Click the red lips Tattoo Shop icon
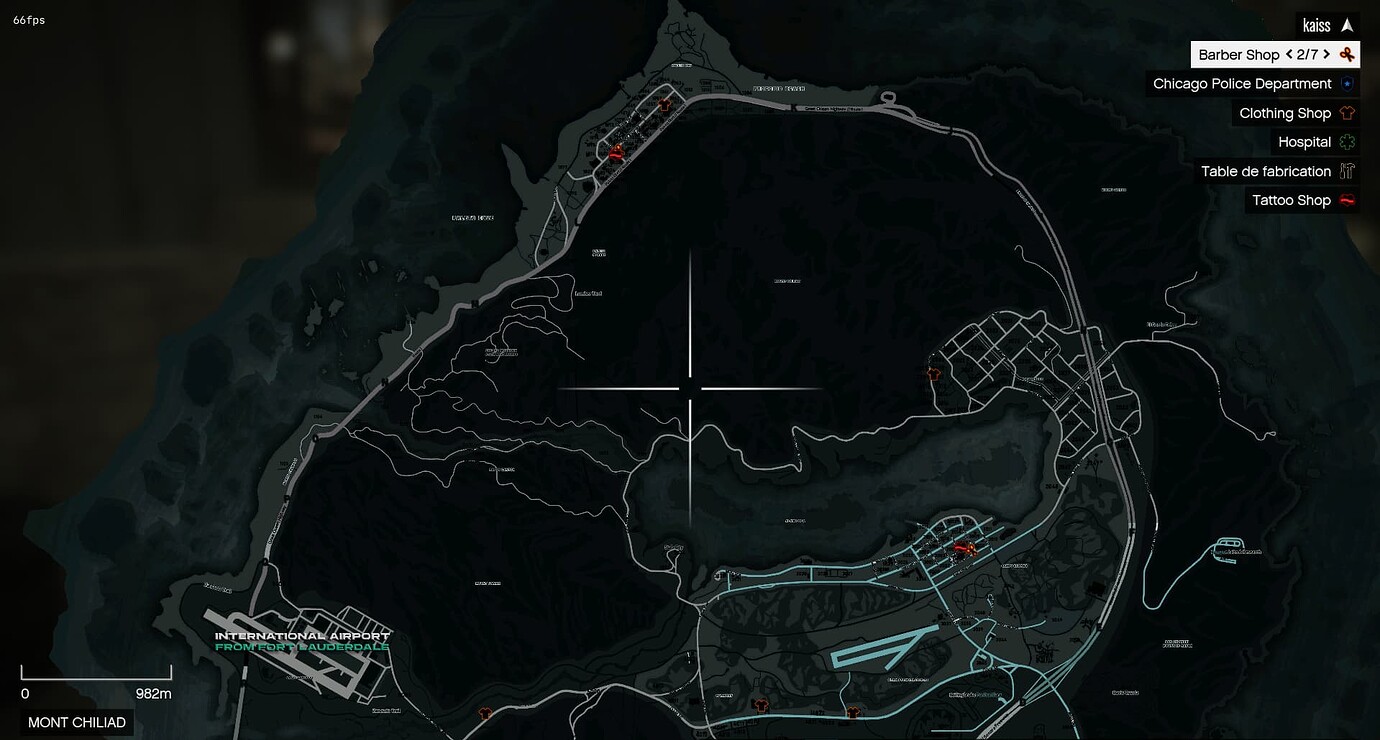The image size is (1380, 740). [x=1347, y=199]
